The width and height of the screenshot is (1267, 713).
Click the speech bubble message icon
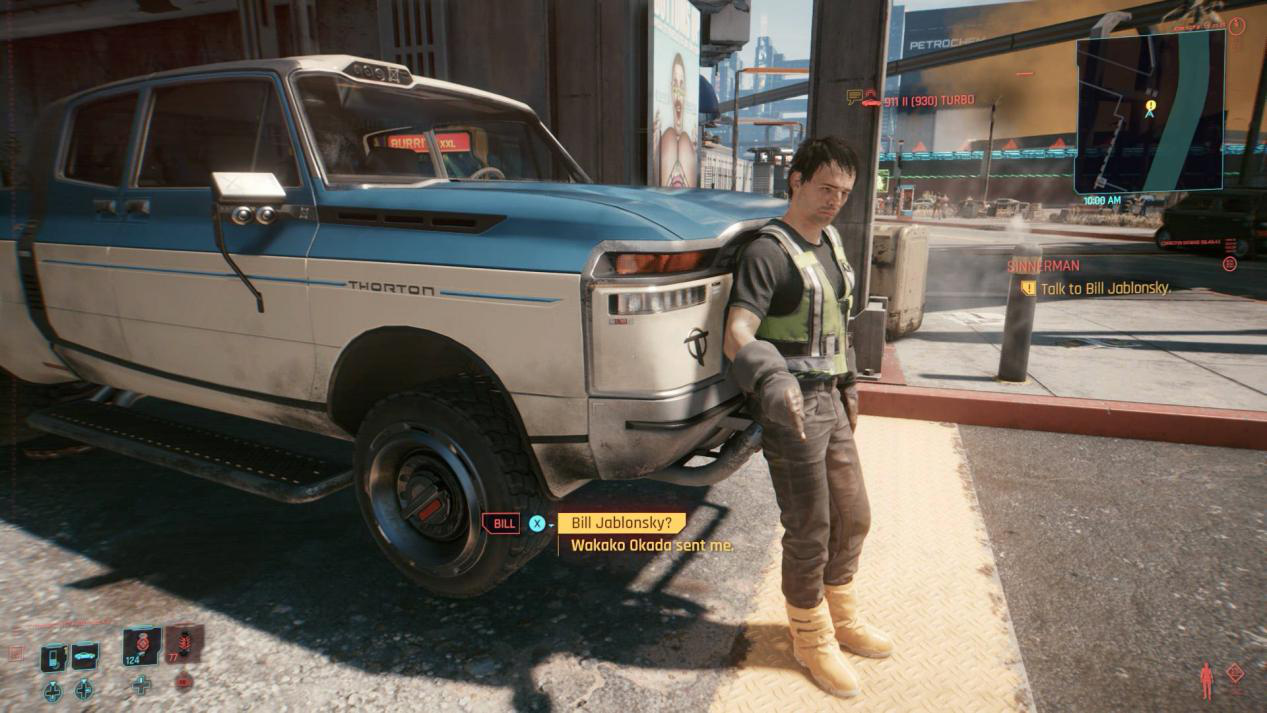(854, 97)
